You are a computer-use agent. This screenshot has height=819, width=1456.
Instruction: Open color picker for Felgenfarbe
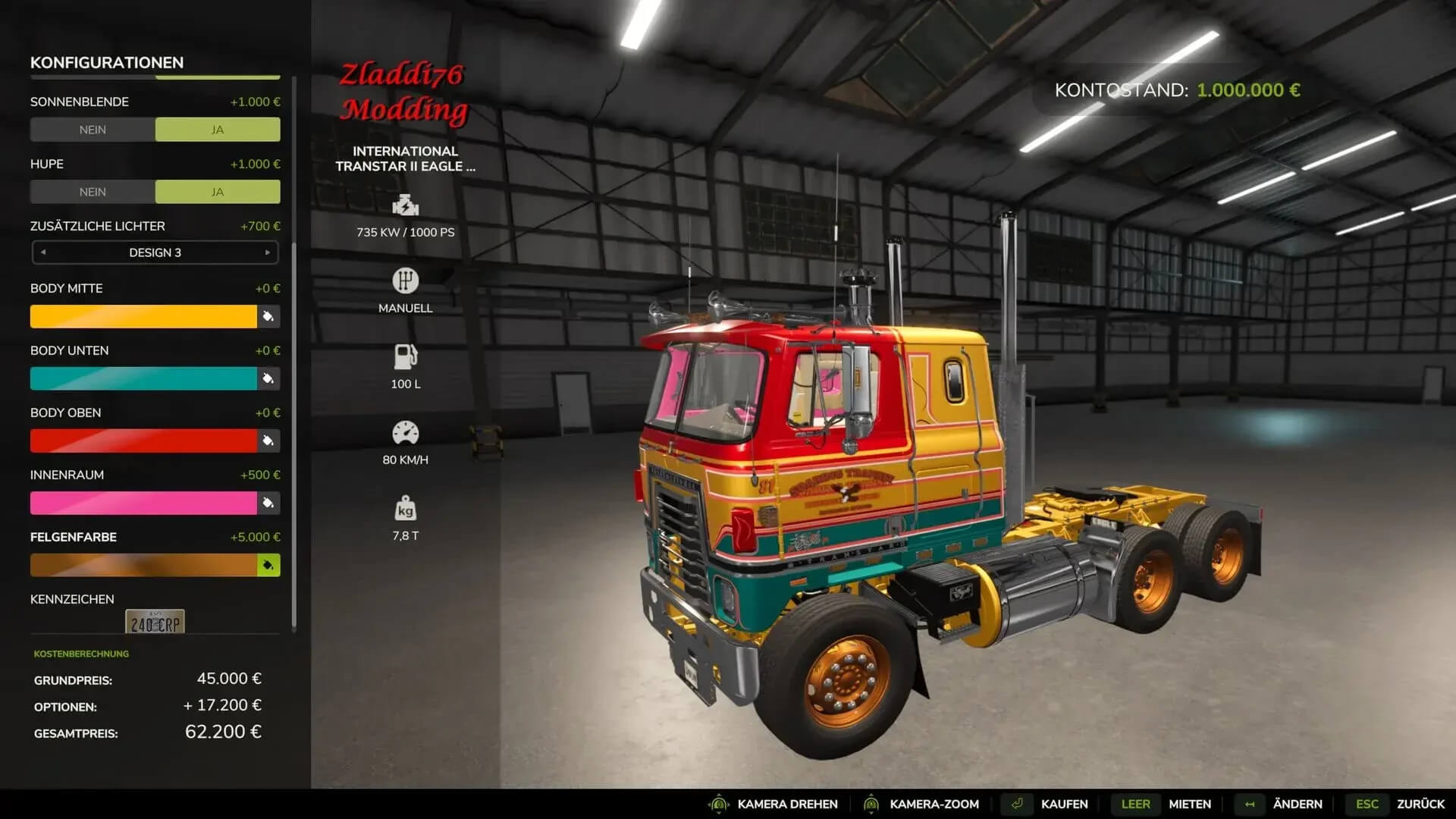(x=268, y=565)
